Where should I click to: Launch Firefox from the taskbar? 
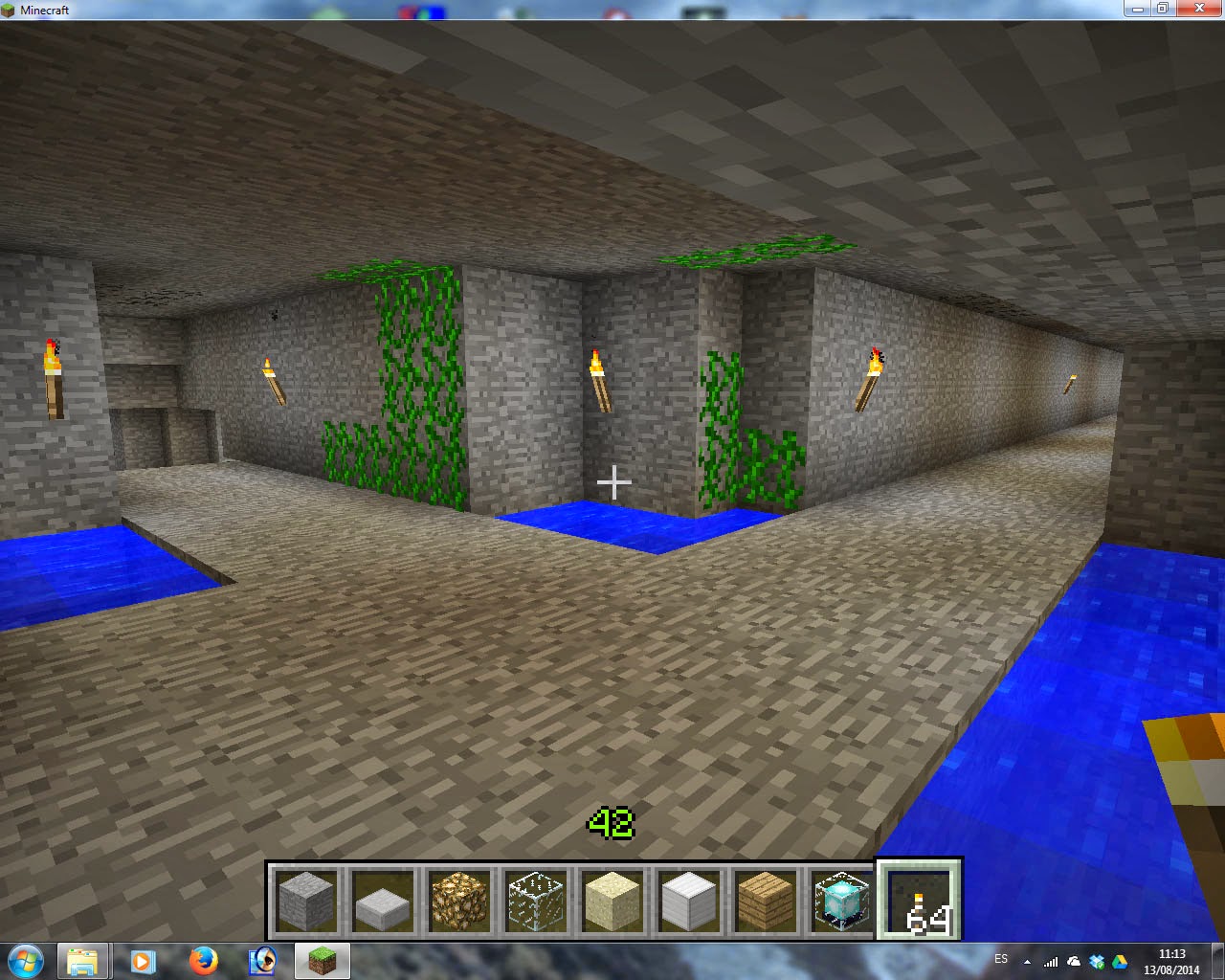click(203, 961)
